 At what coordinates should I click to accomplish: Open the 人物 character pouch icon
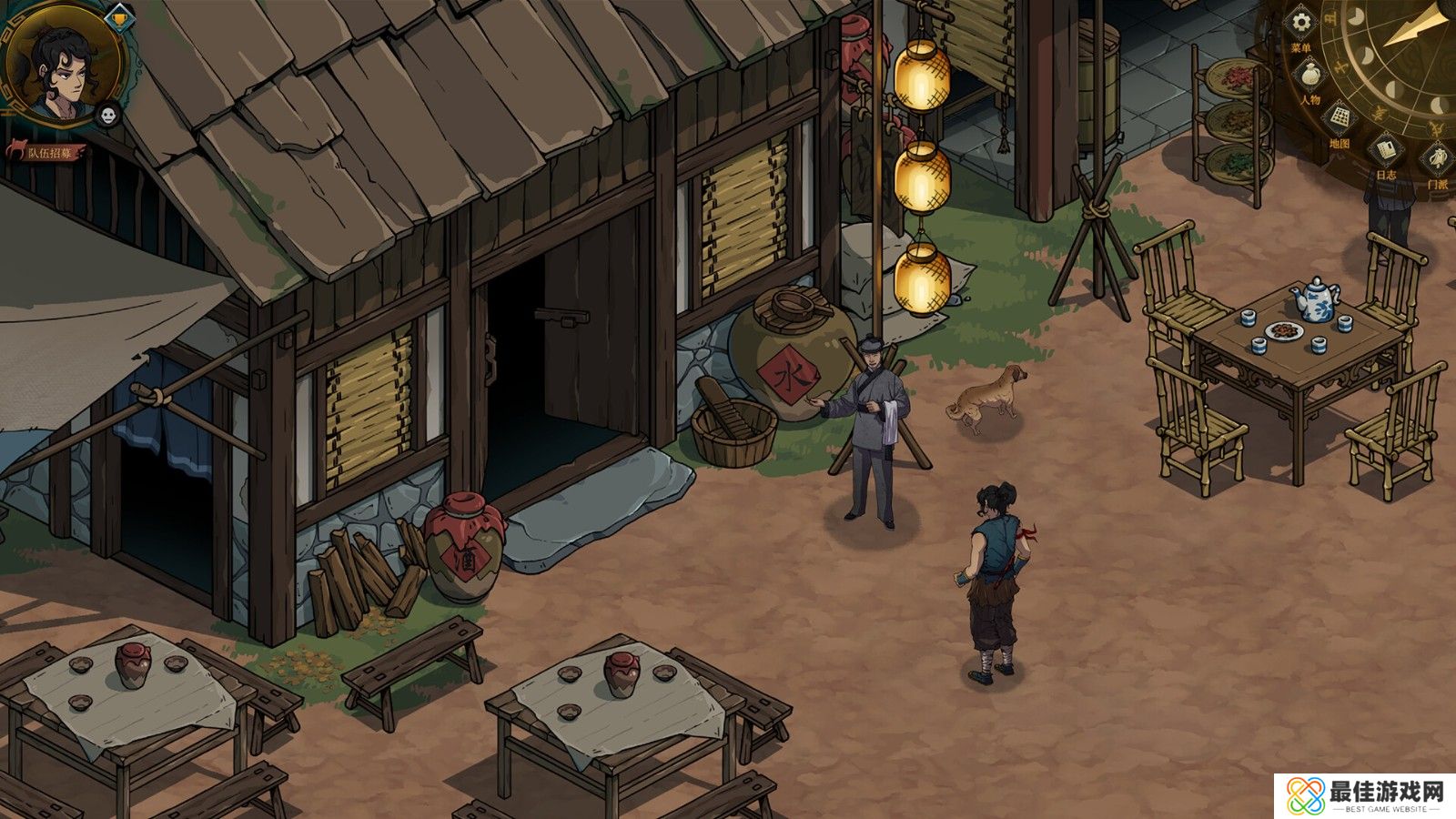[1309, 75]
